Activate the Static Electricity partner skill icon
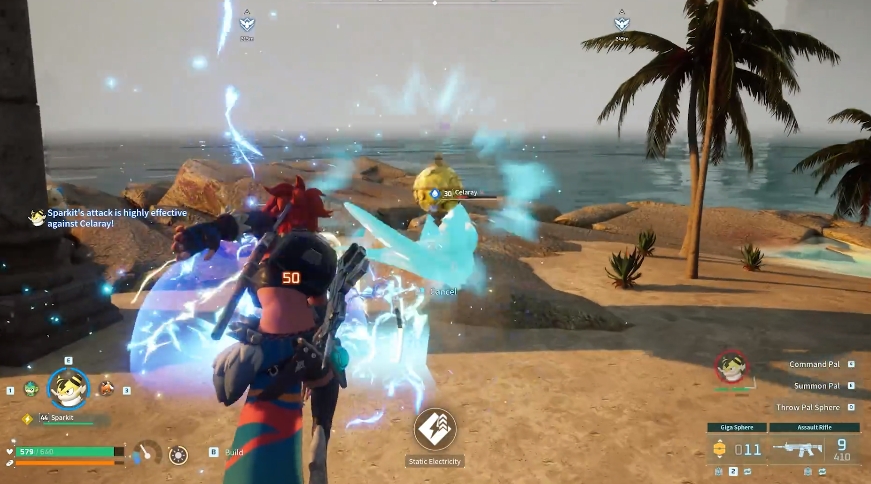 [435, 429]
